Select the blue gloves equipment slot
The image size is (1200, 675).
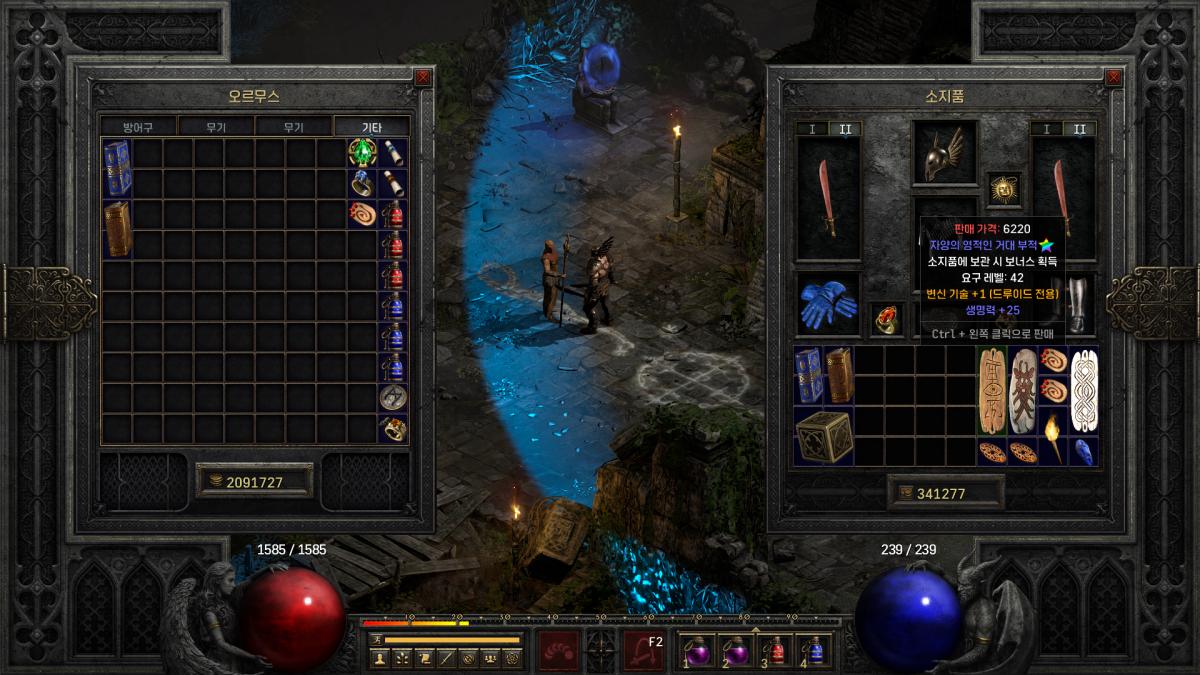pyautogui.click(x=828, y=305)
